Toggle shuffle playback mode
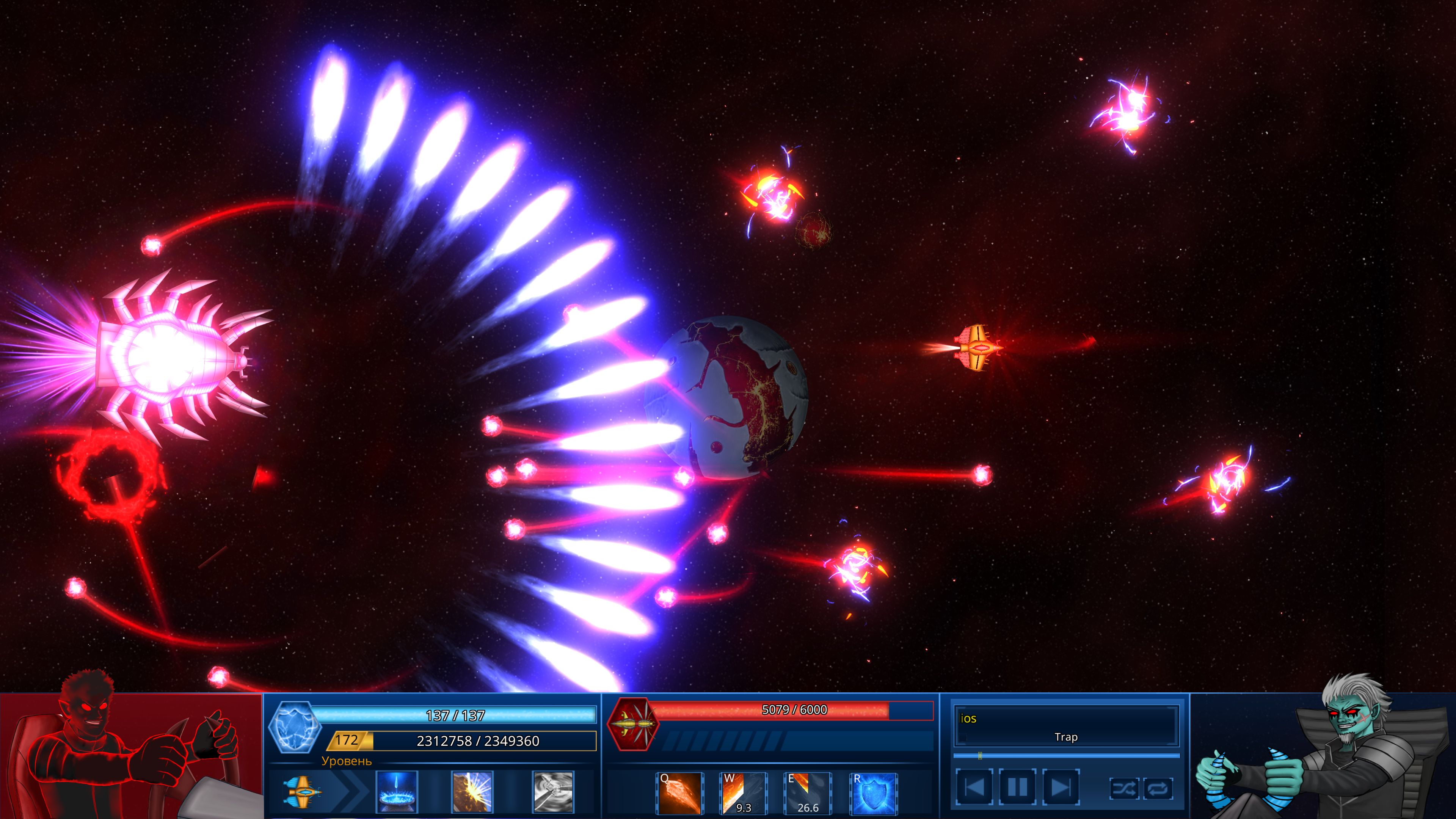The image size is (1456, 819). [1124, 789]
